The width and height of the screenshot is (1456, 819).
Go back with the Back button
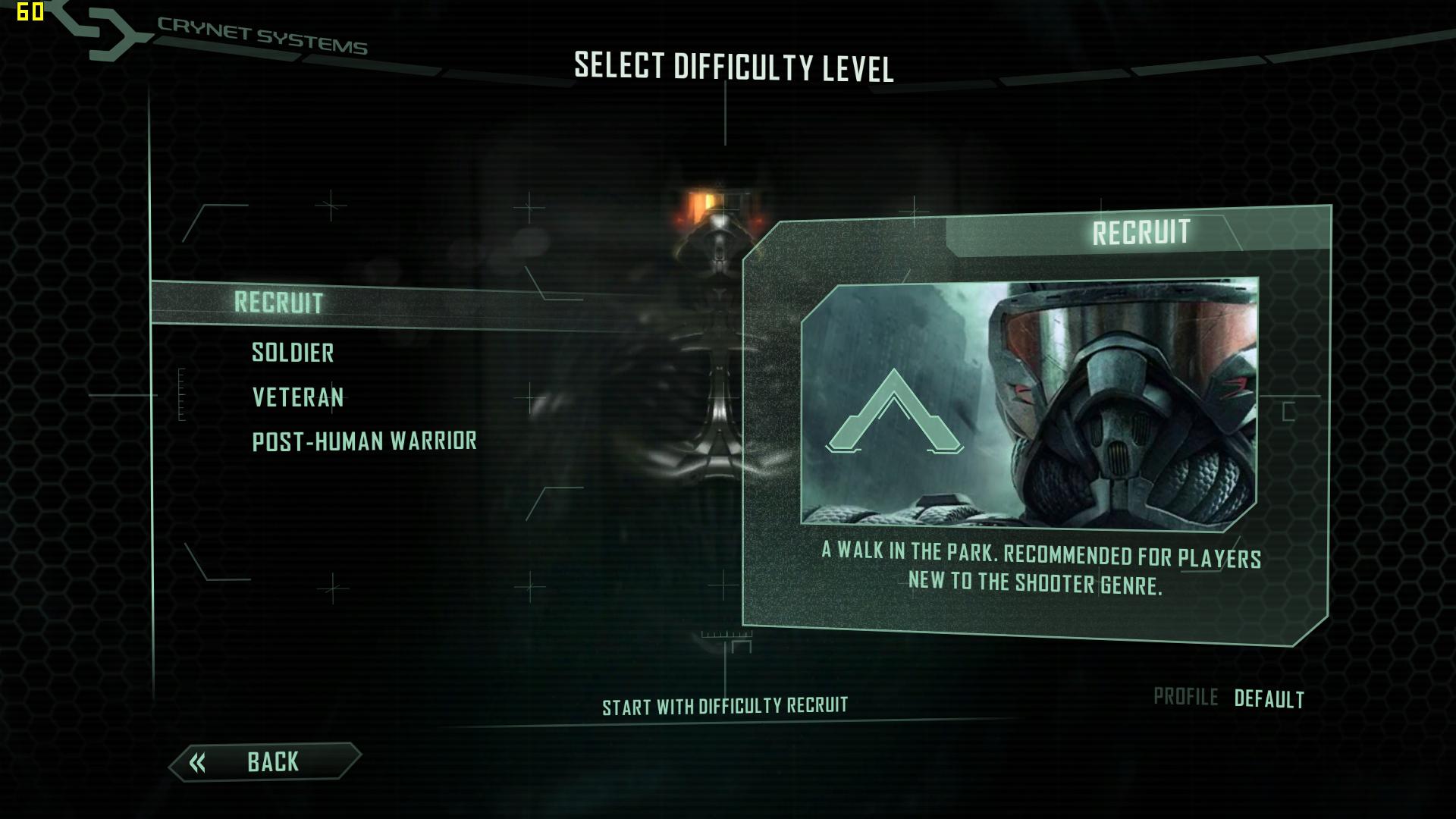pyautogui.click(x=265, y=761)
